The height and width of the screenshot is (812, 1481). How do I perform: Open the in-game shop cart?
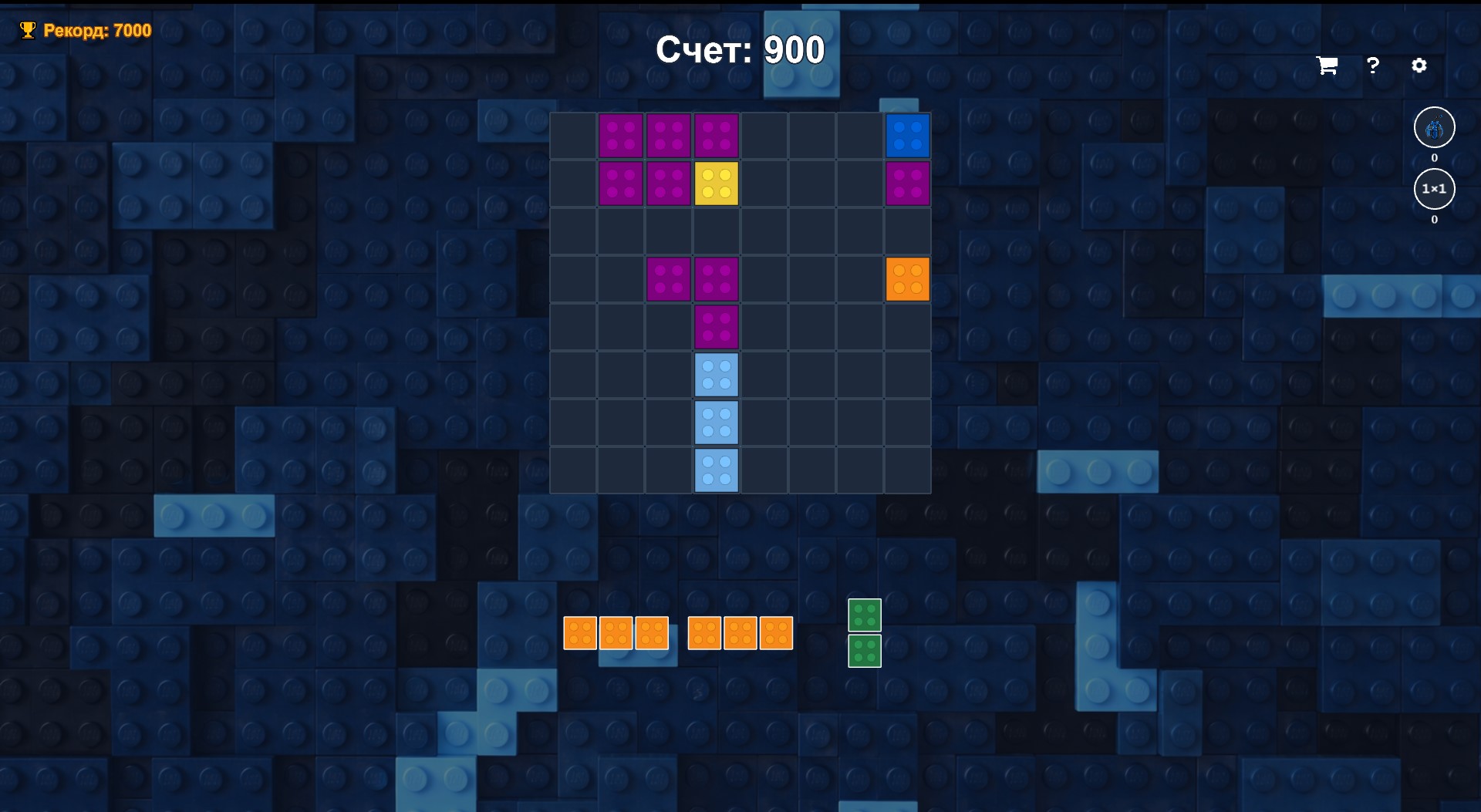click(x=1328, y=66)
